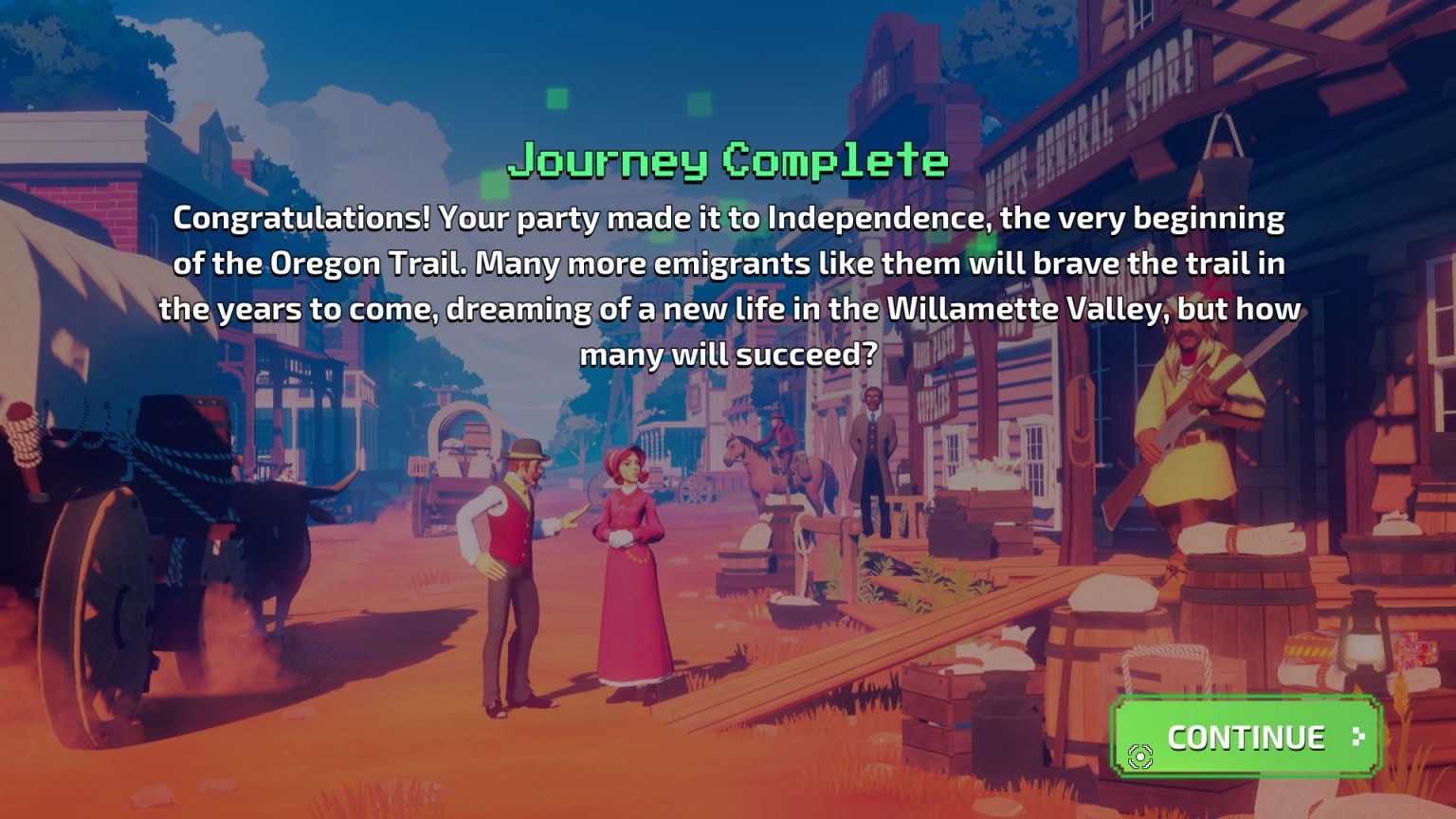This screenshot has width=1456, height=819.
Task: Click the CONTINUE button
Action: coord(1245,737)
